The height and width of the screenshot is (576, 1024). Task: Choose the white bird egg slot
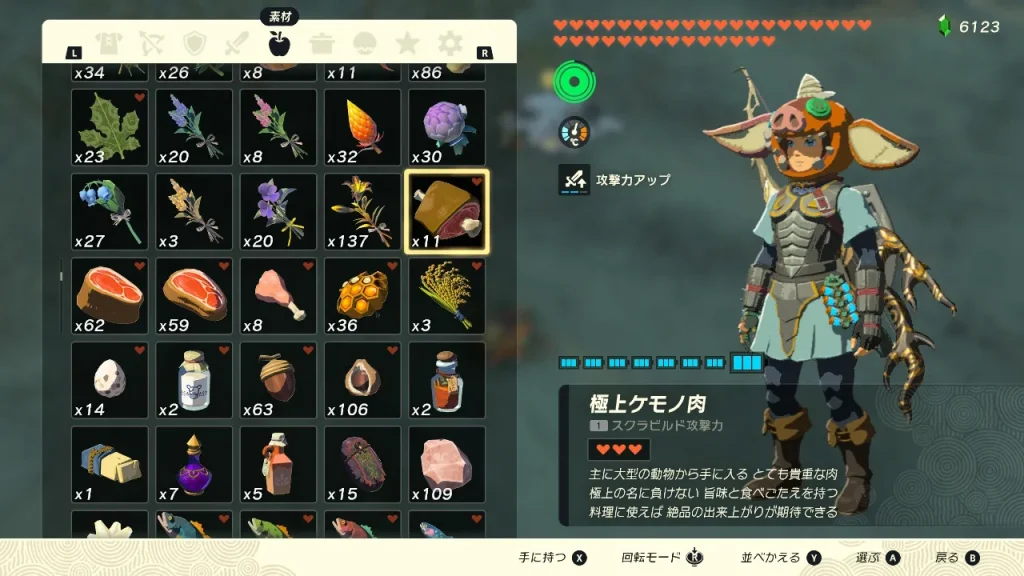[109, 380]
